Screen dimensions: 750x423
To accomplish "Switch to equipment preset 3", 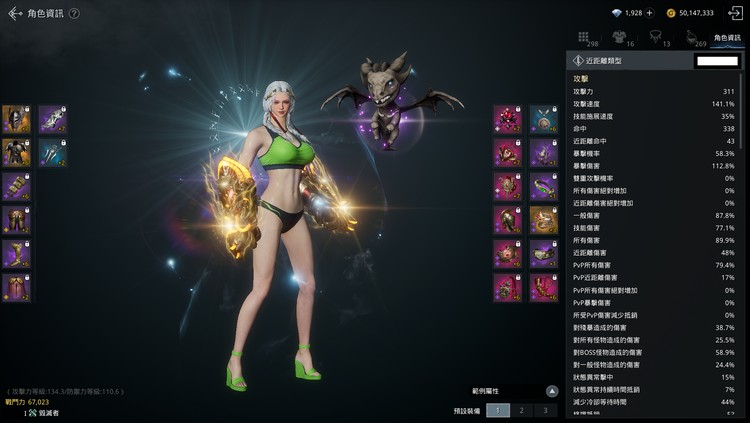I will coord(544,410).
